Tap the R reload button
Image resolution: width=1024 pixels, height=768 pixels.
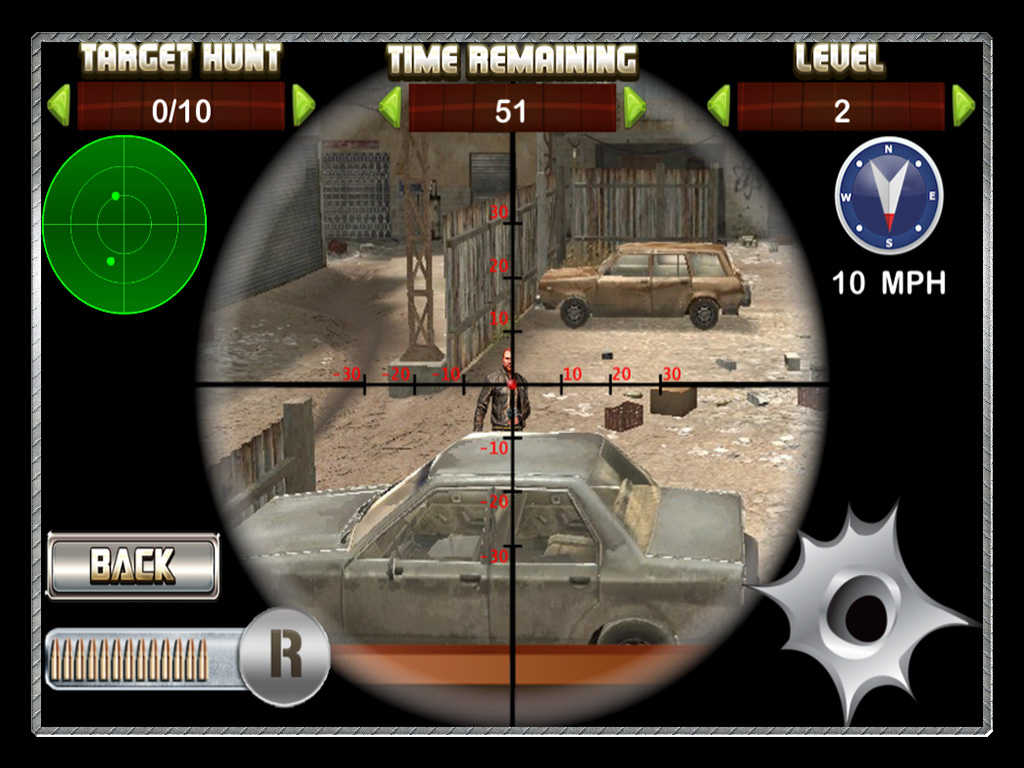[x=285, y=656]
